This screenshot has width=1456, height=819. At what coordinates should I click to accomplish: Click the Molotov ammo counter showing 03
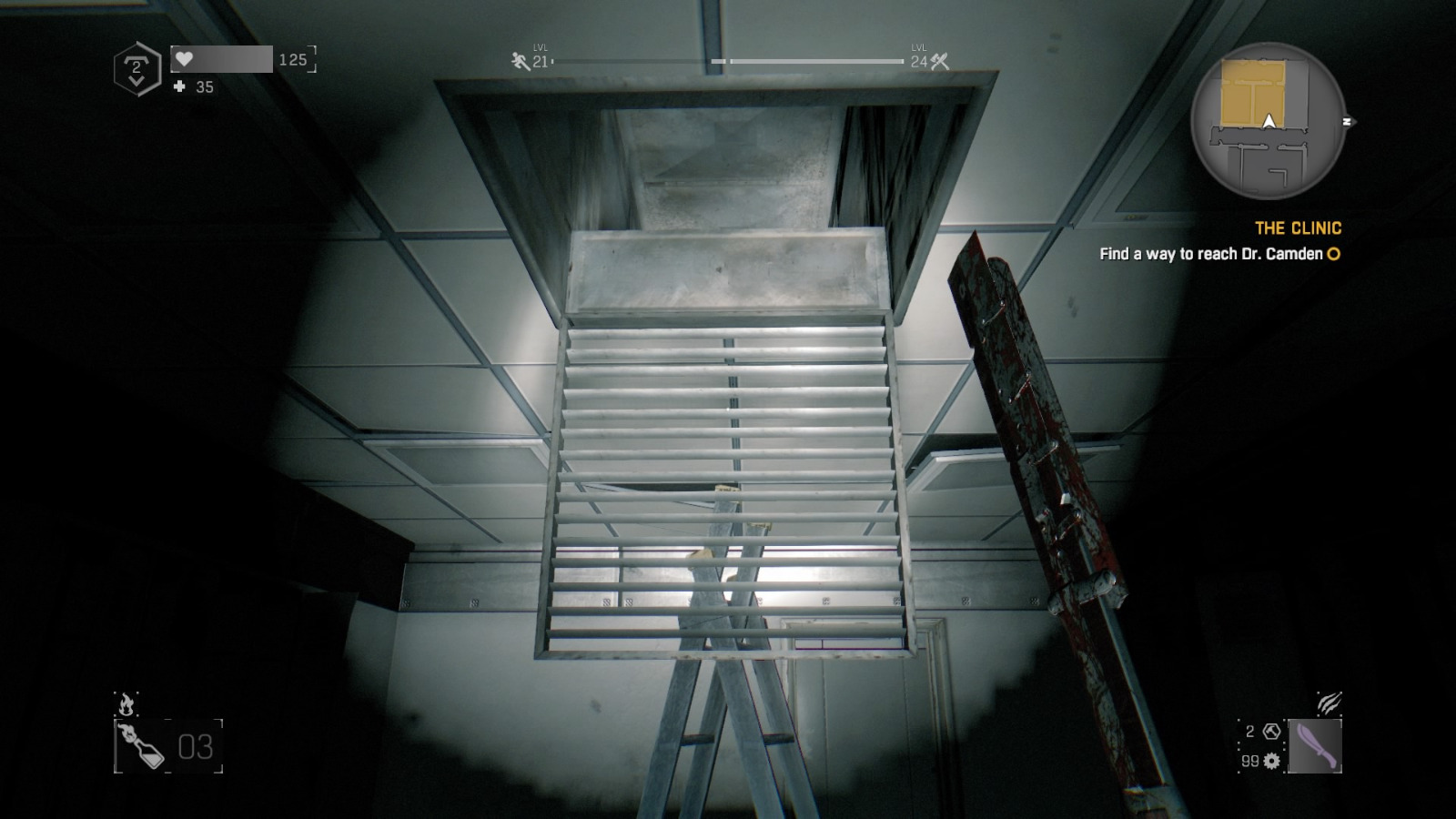coord(195,745)
